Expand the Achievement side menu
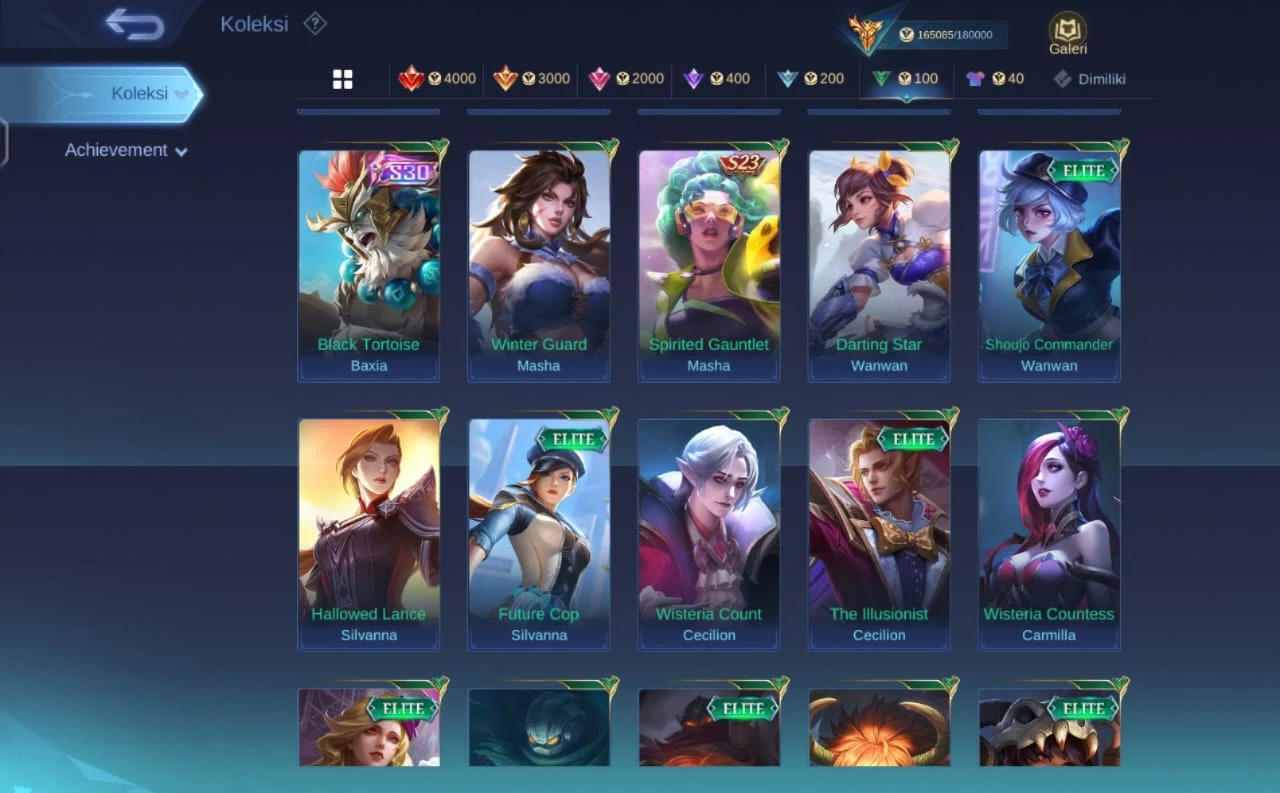The image size is (1280, 793). click(126, 150)
